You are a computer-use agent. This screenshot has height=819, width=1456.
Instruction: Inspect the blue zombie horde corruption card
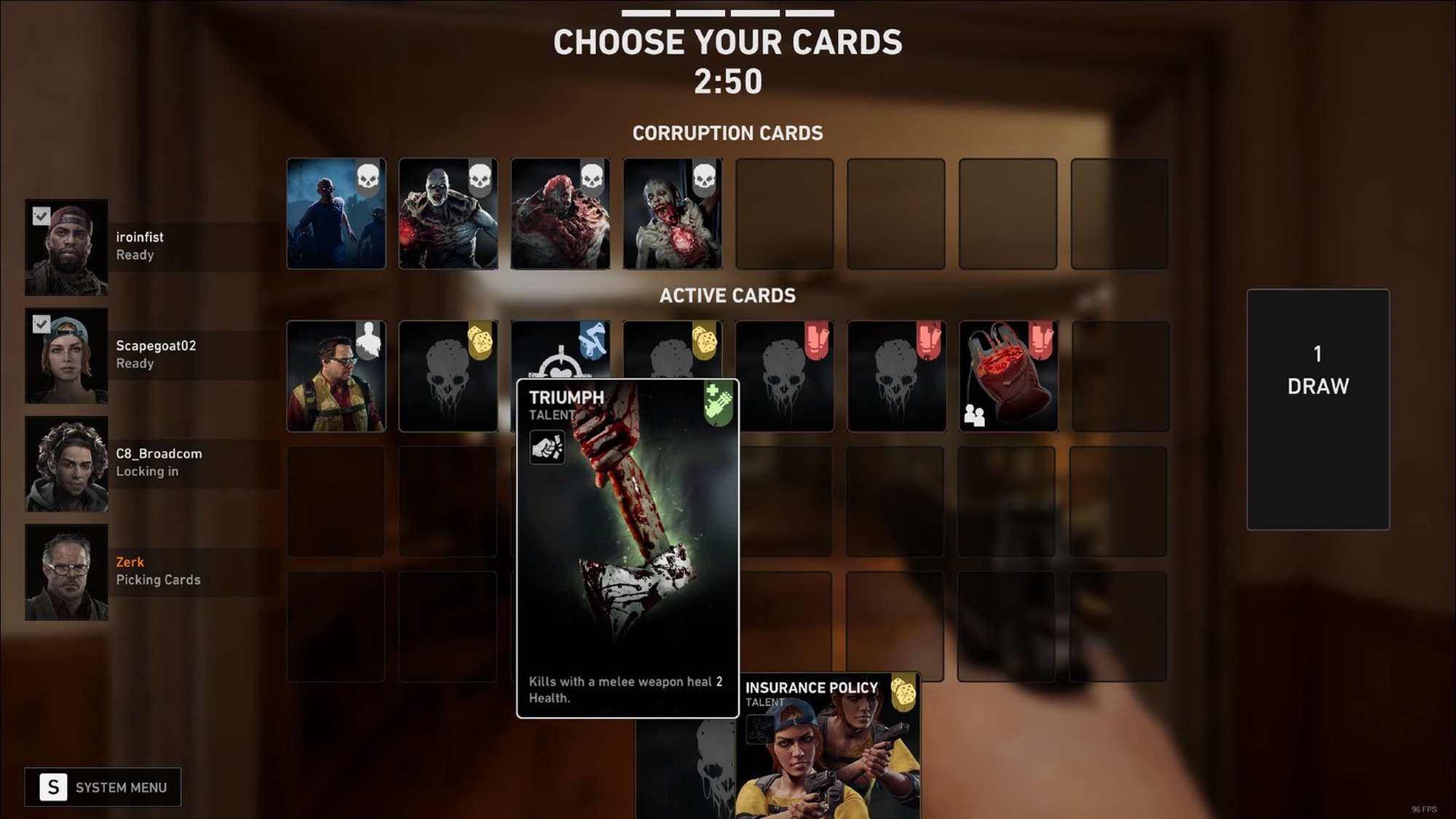point(336,214)
